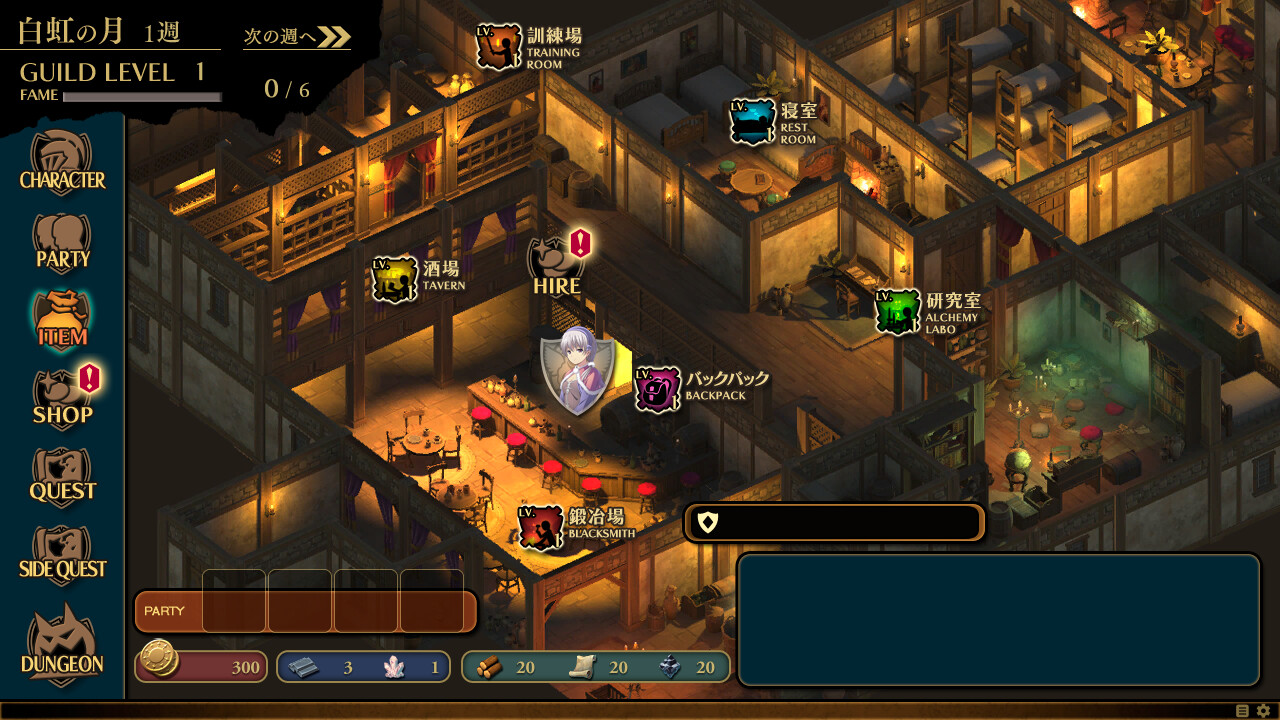
Task: Open the Blacksmith facility
Action: (x=541, y=527)
